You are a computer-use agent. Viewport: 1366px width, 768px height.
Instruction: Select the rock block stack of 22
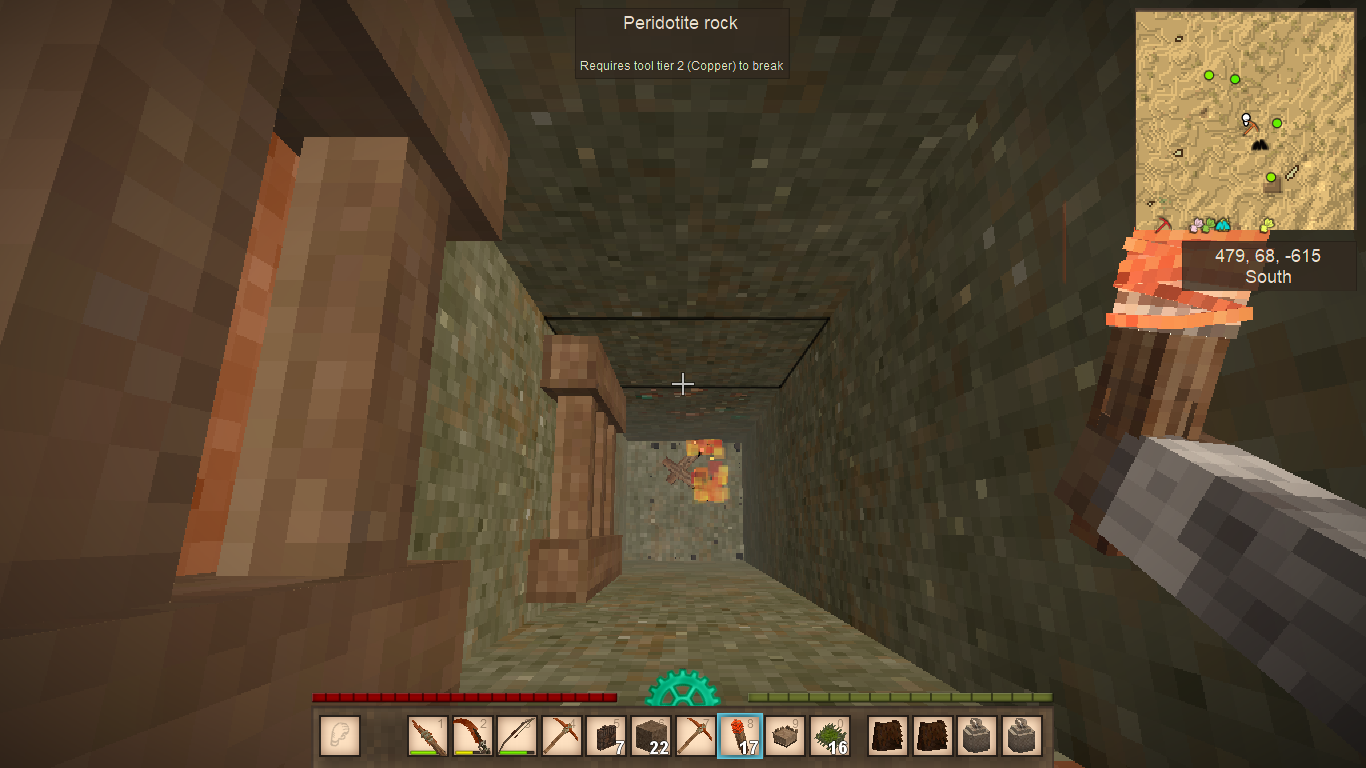[x=651, y=736]
